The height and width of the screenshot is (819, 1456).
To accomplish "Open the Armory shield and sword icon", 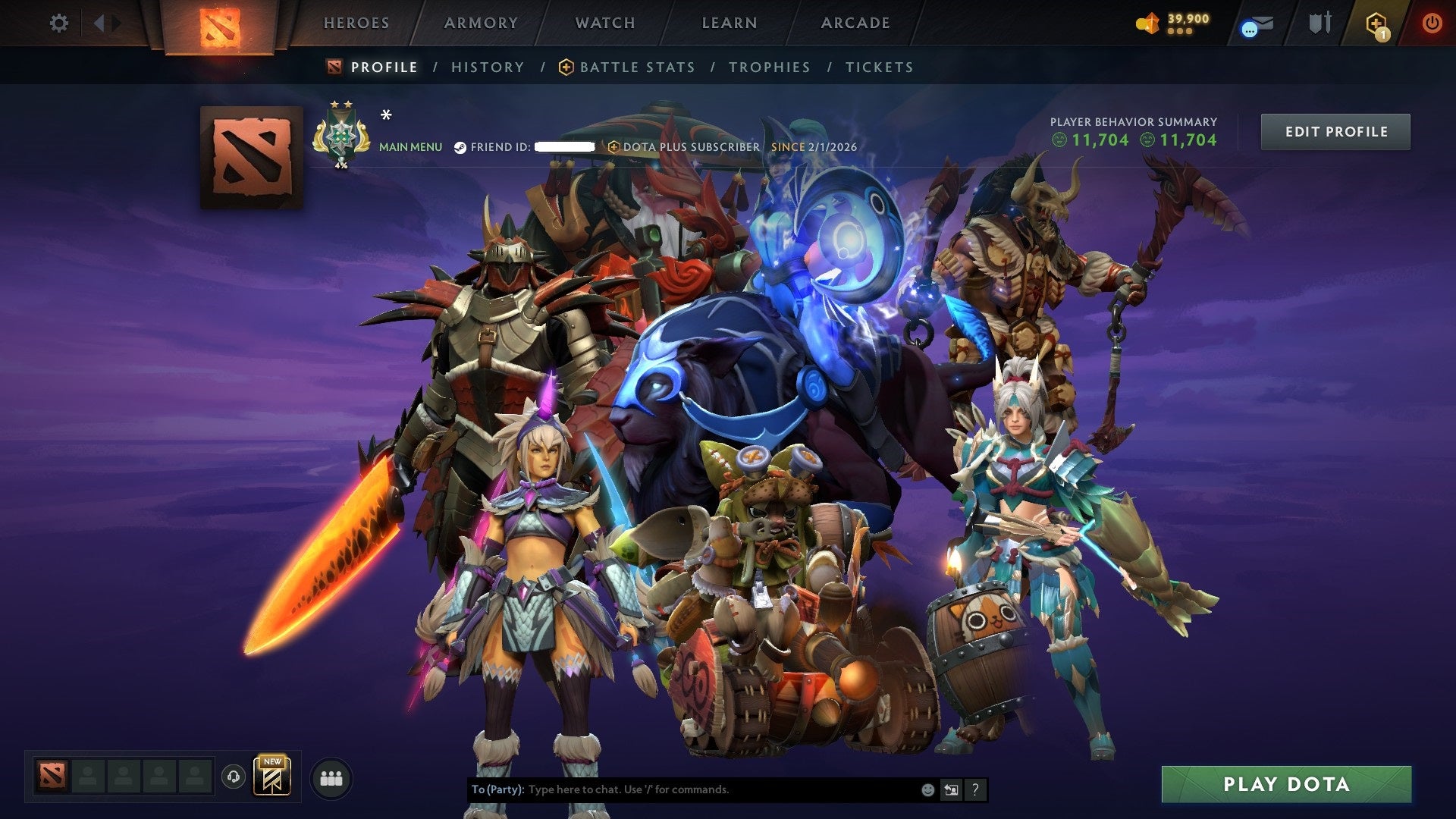I will click(x=1320, y=23).
